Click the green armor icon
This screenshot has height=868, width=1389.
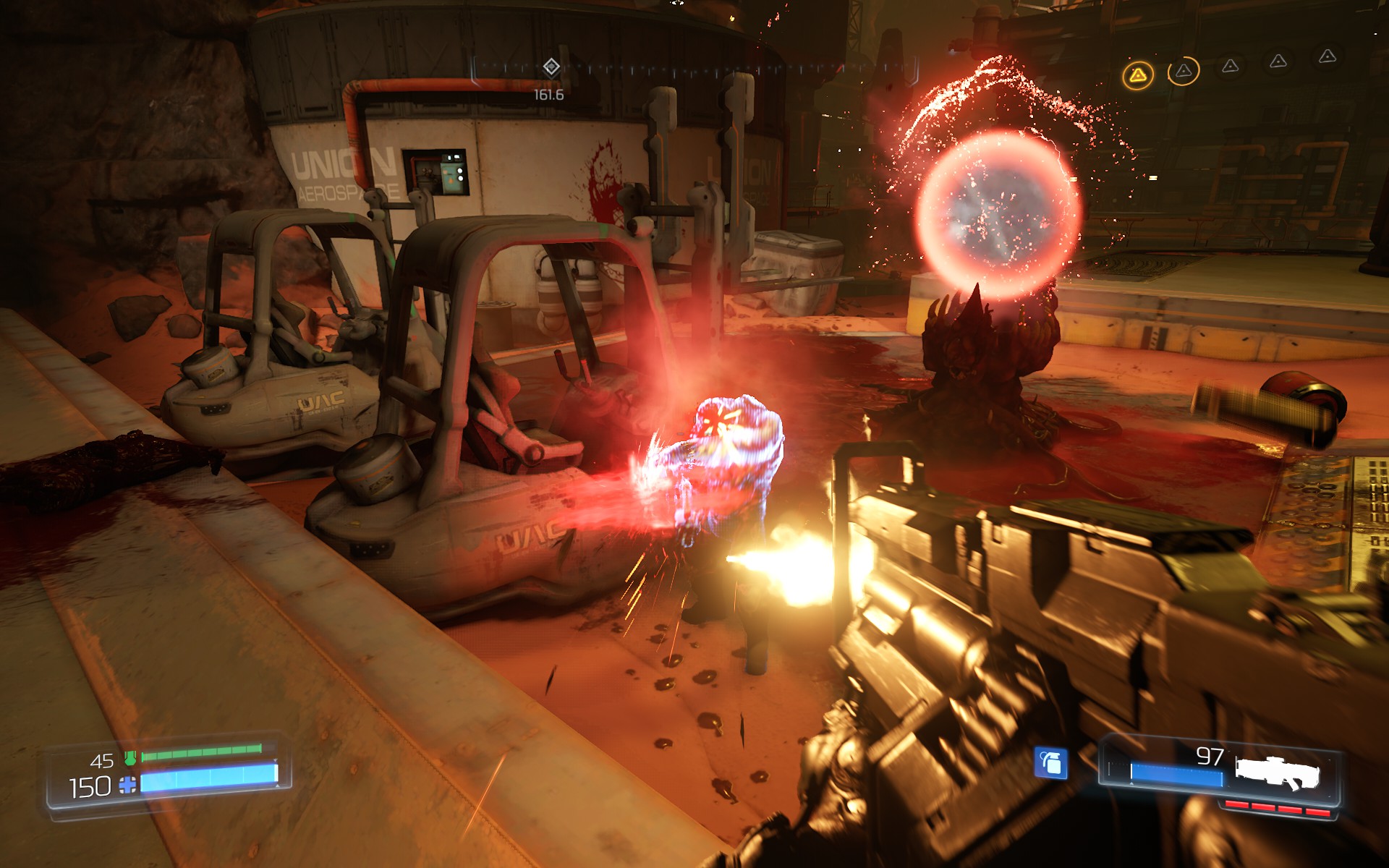130,757
